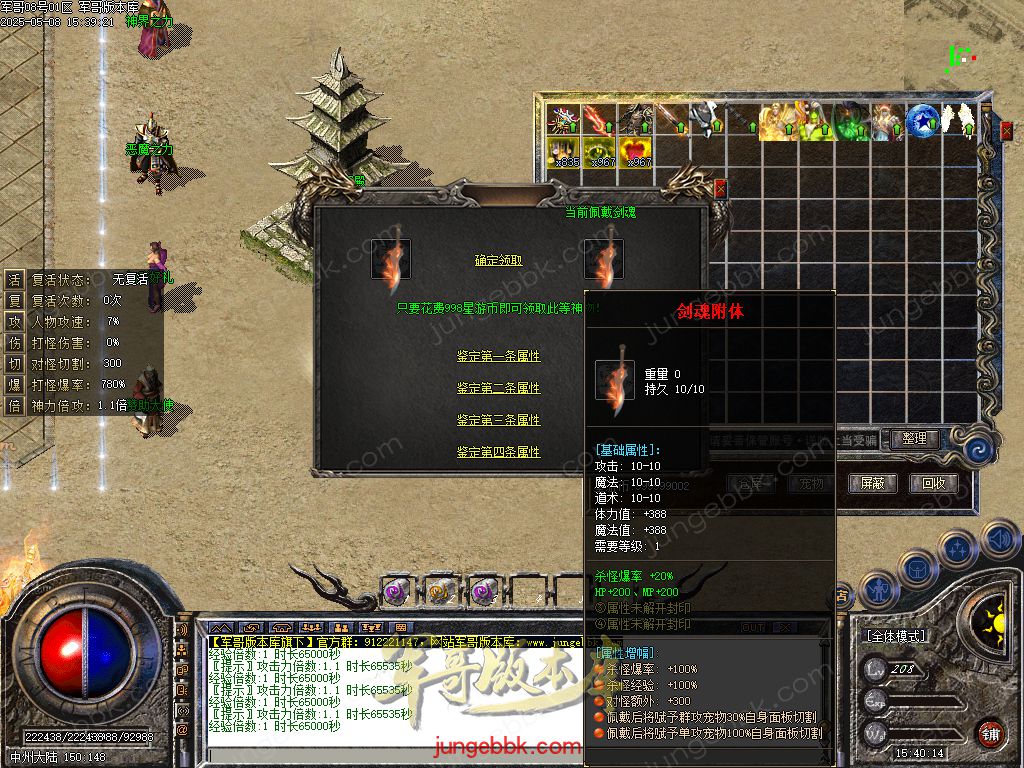Open the 回收 recycle function
Image resolution: width=1024 pixels, height=768 pixels.
click(x=933, y=483)
